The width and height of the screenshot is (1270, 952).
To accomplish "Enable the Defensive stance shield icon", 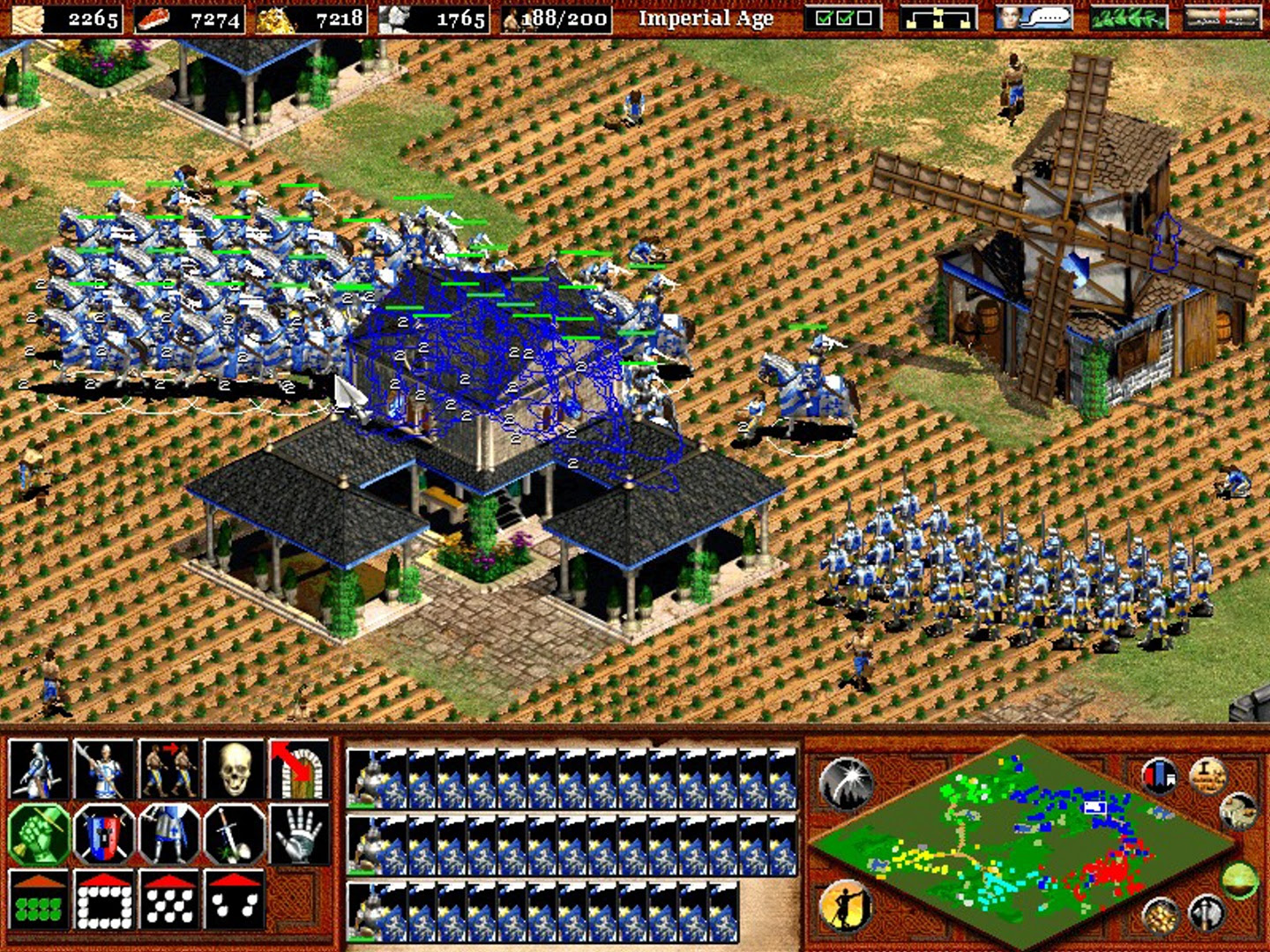I will 104,835.
